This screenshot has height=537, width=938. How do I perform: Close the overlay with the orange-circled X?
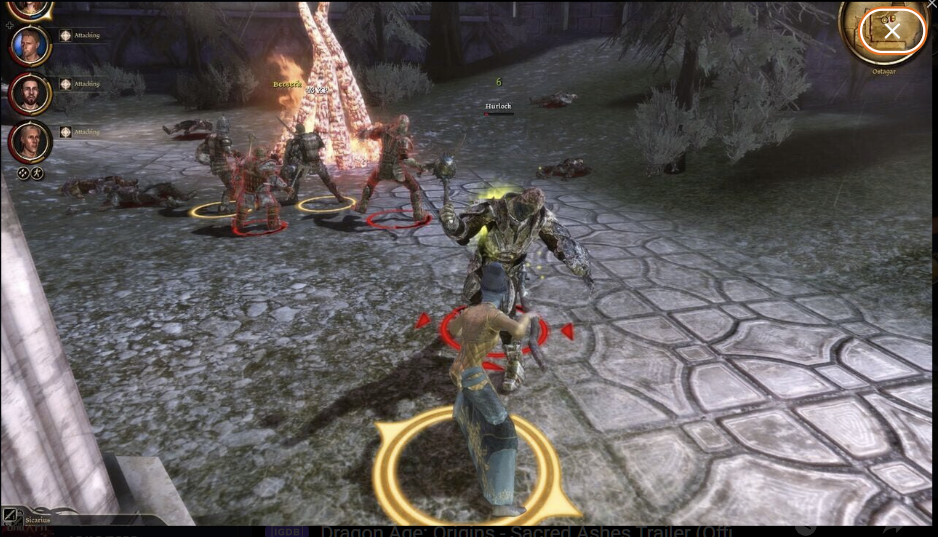[892, 31]
